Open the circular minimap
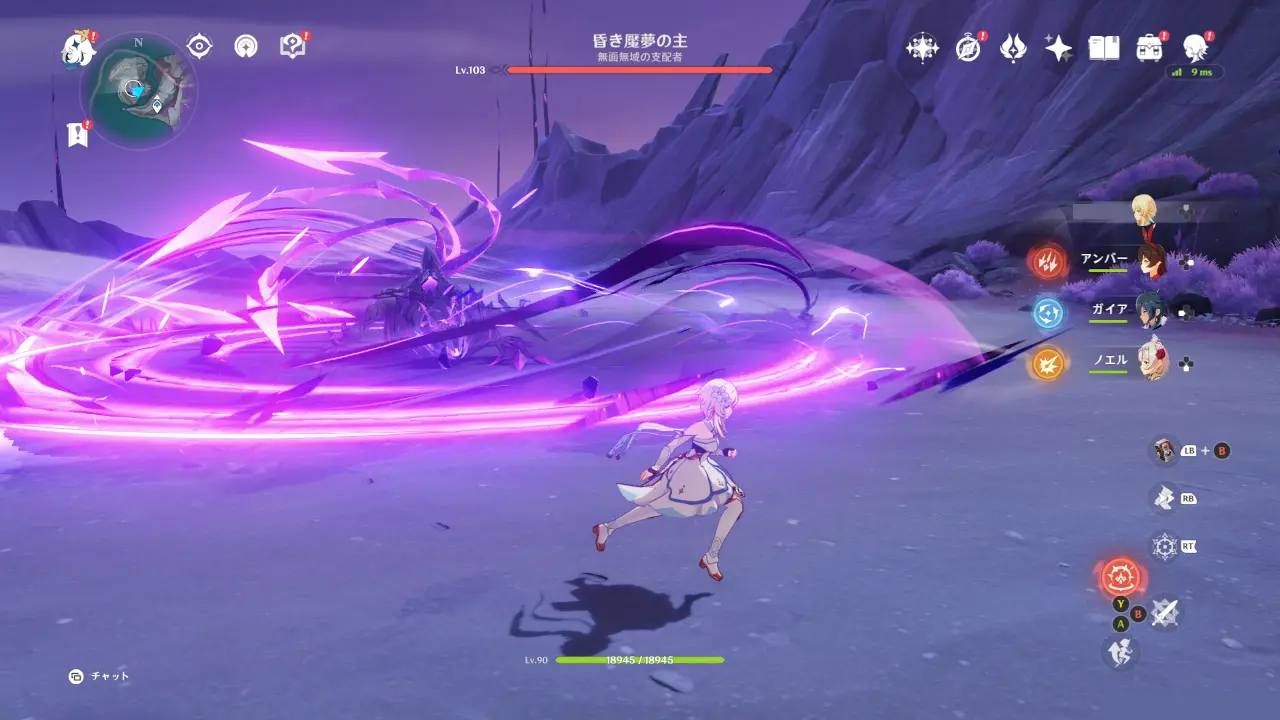Viewport: 1280px width, 720px height. 138,90
